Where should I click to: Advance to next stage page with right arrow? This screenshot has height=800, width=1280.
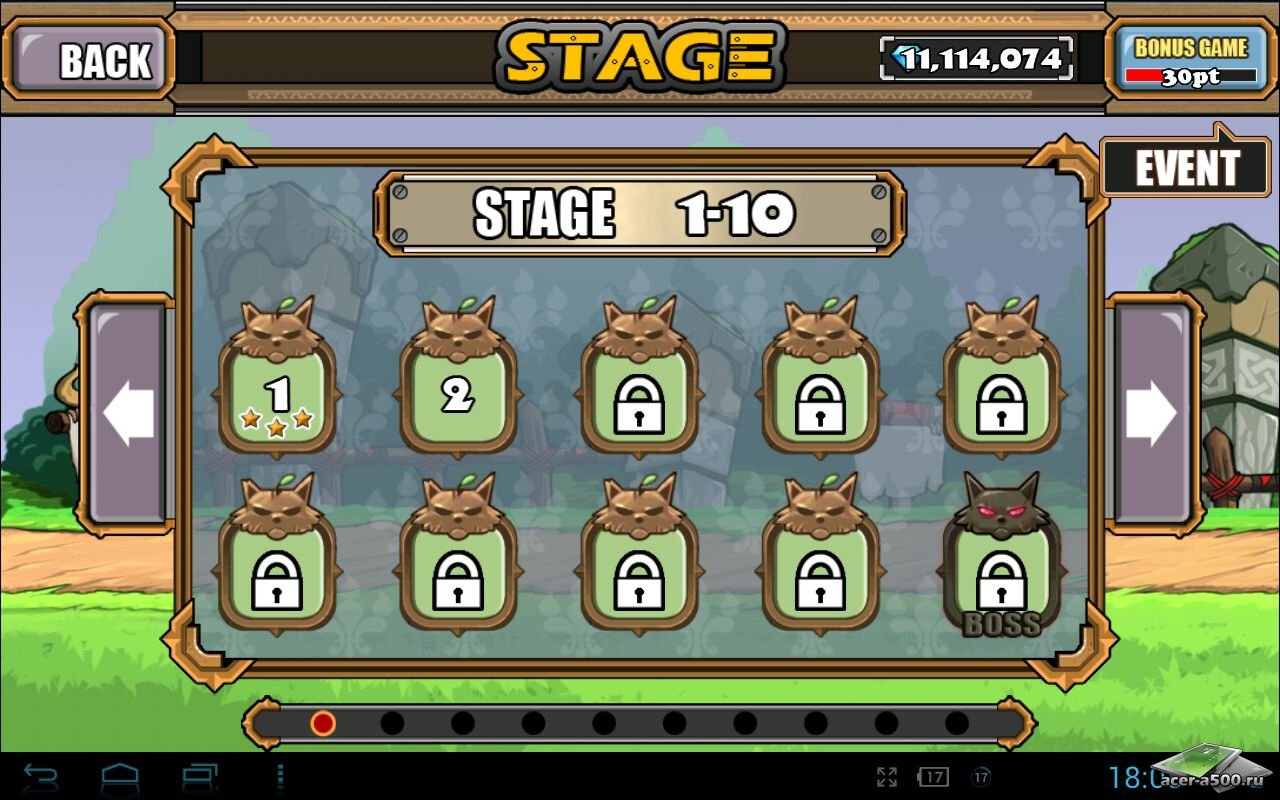coord(1152,413)
